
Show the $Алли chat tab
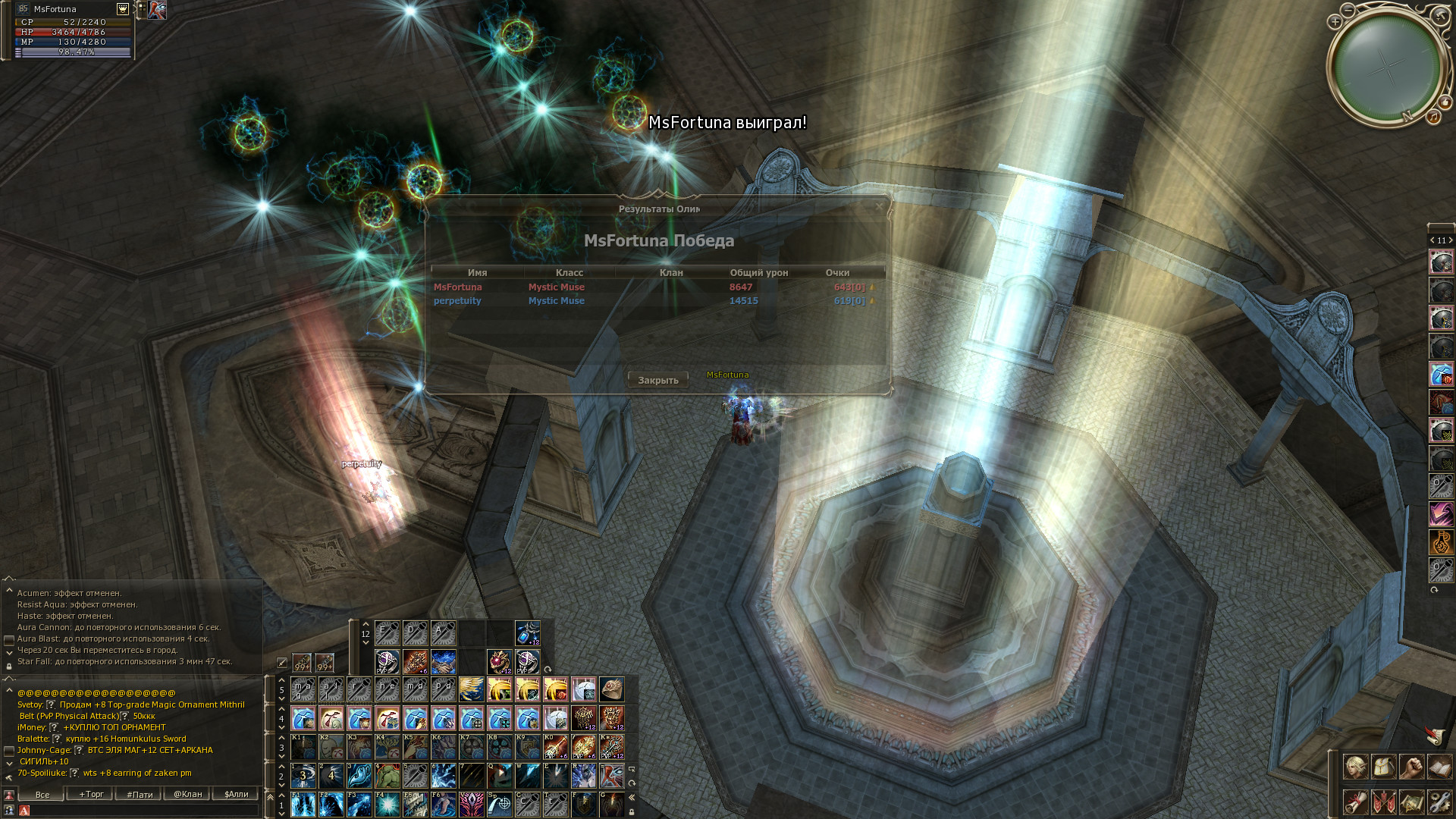tap(236, 794)
